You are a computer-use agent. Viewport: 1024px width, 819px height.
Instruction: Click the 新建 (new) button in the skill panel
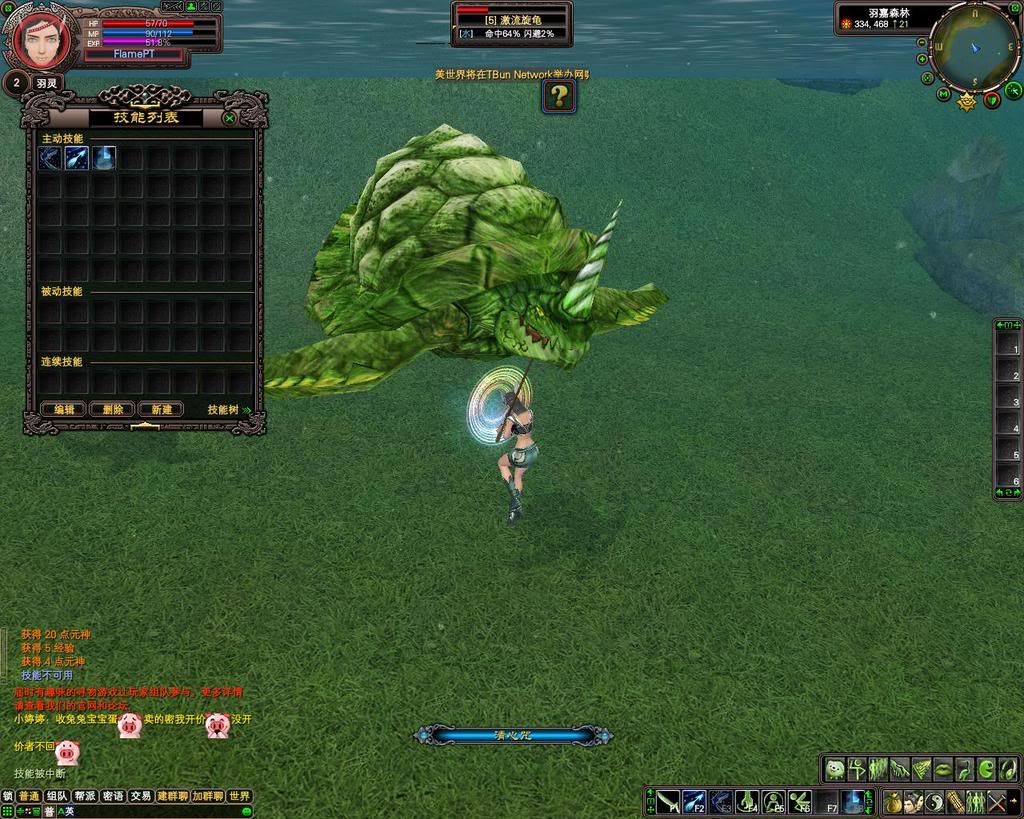click(x=161, y=409)
